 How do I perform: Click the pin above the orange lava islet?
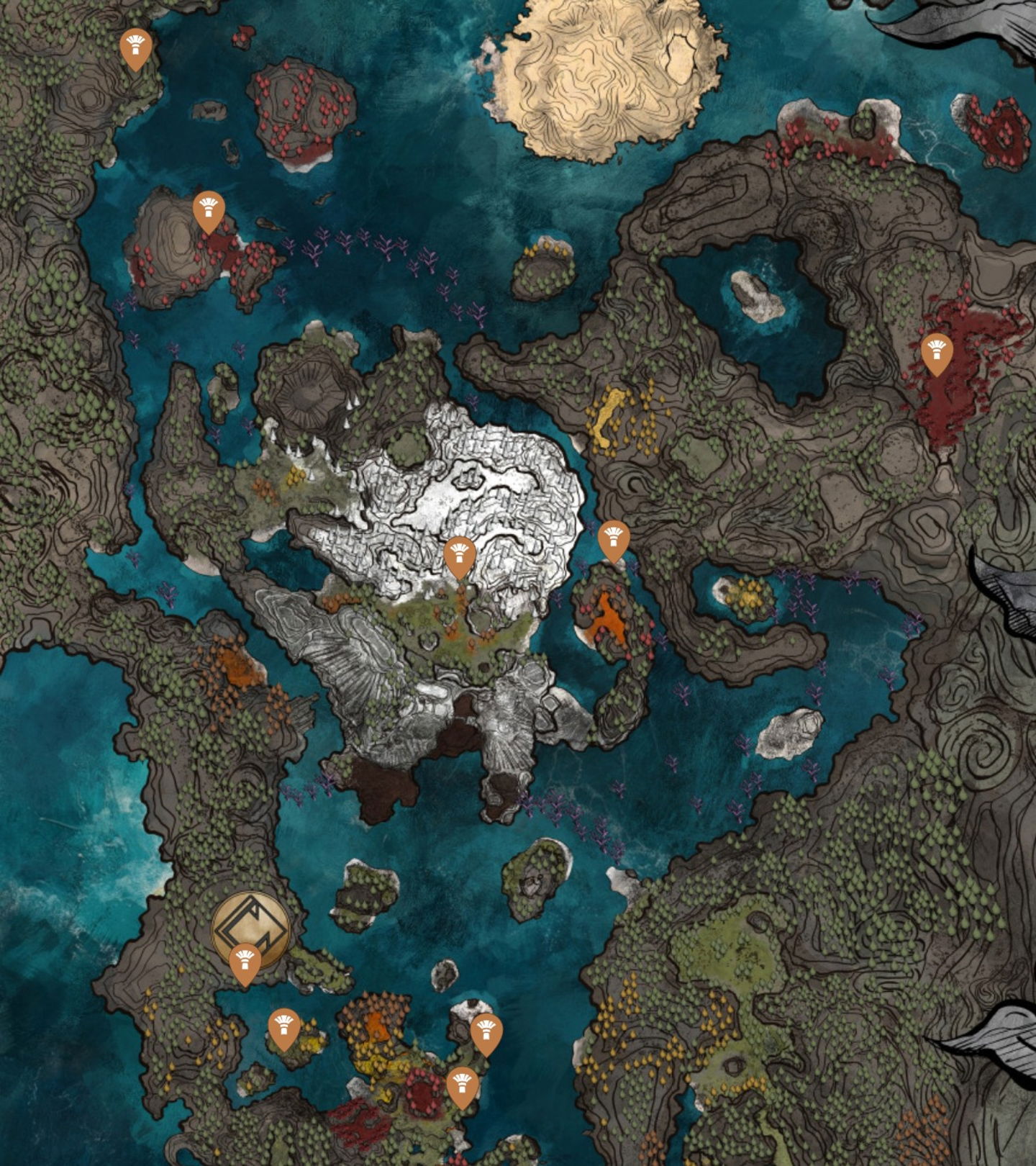point(614,540)
